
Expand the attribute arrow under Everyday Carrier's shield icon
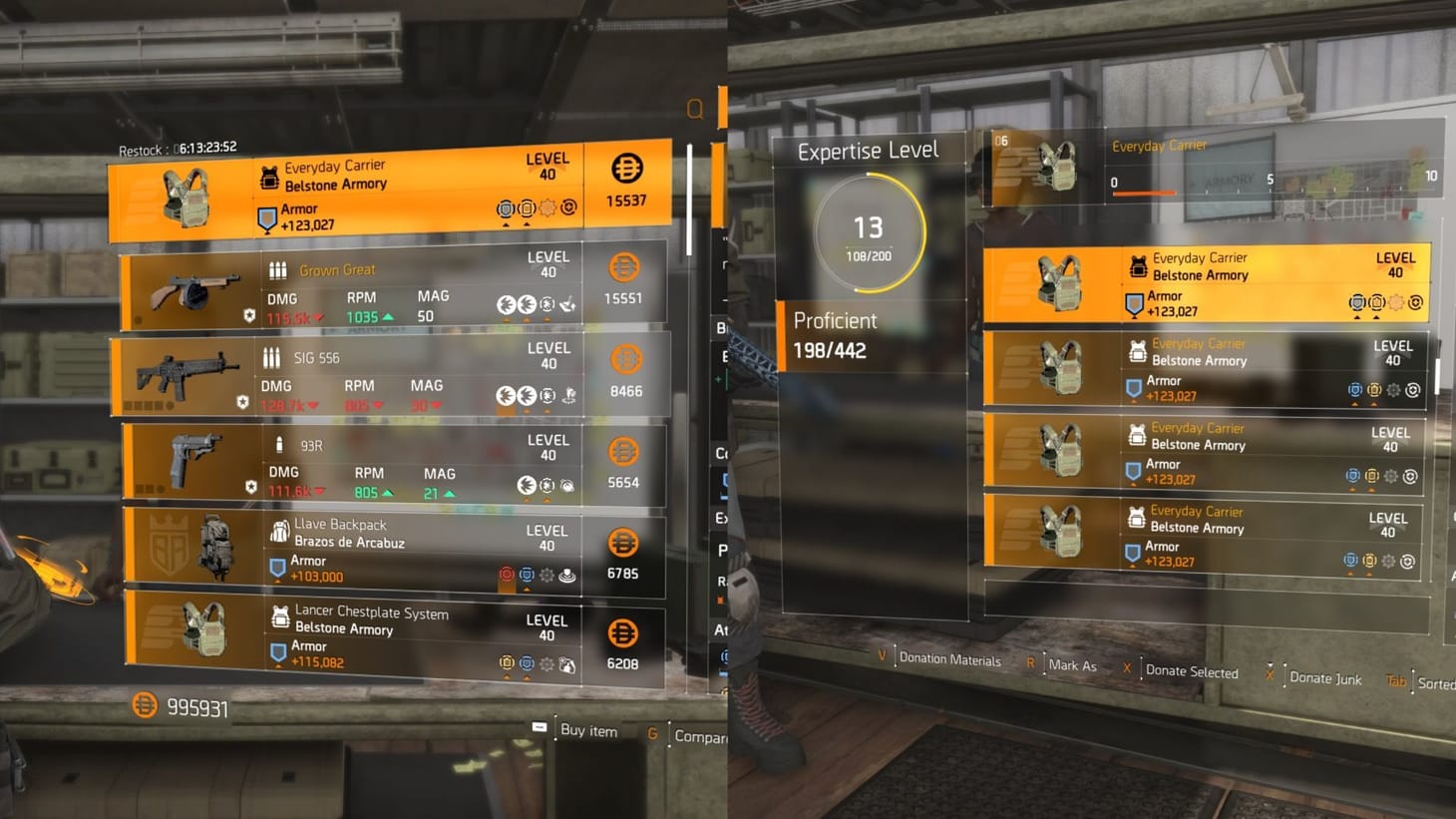pyautogui.click(x=507, y=225)
